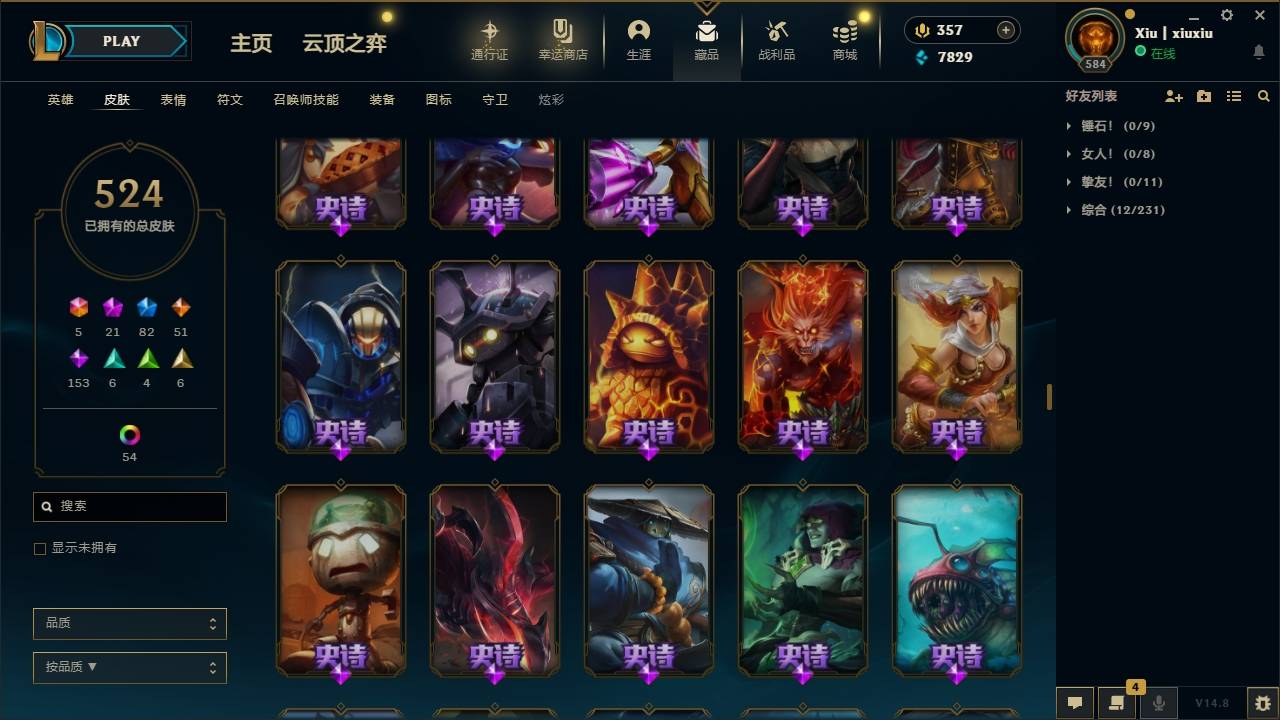Screen dimensions: 1280x720
Task: Open the friend search magnifier icon
Action: click(x=1263, y=95)
